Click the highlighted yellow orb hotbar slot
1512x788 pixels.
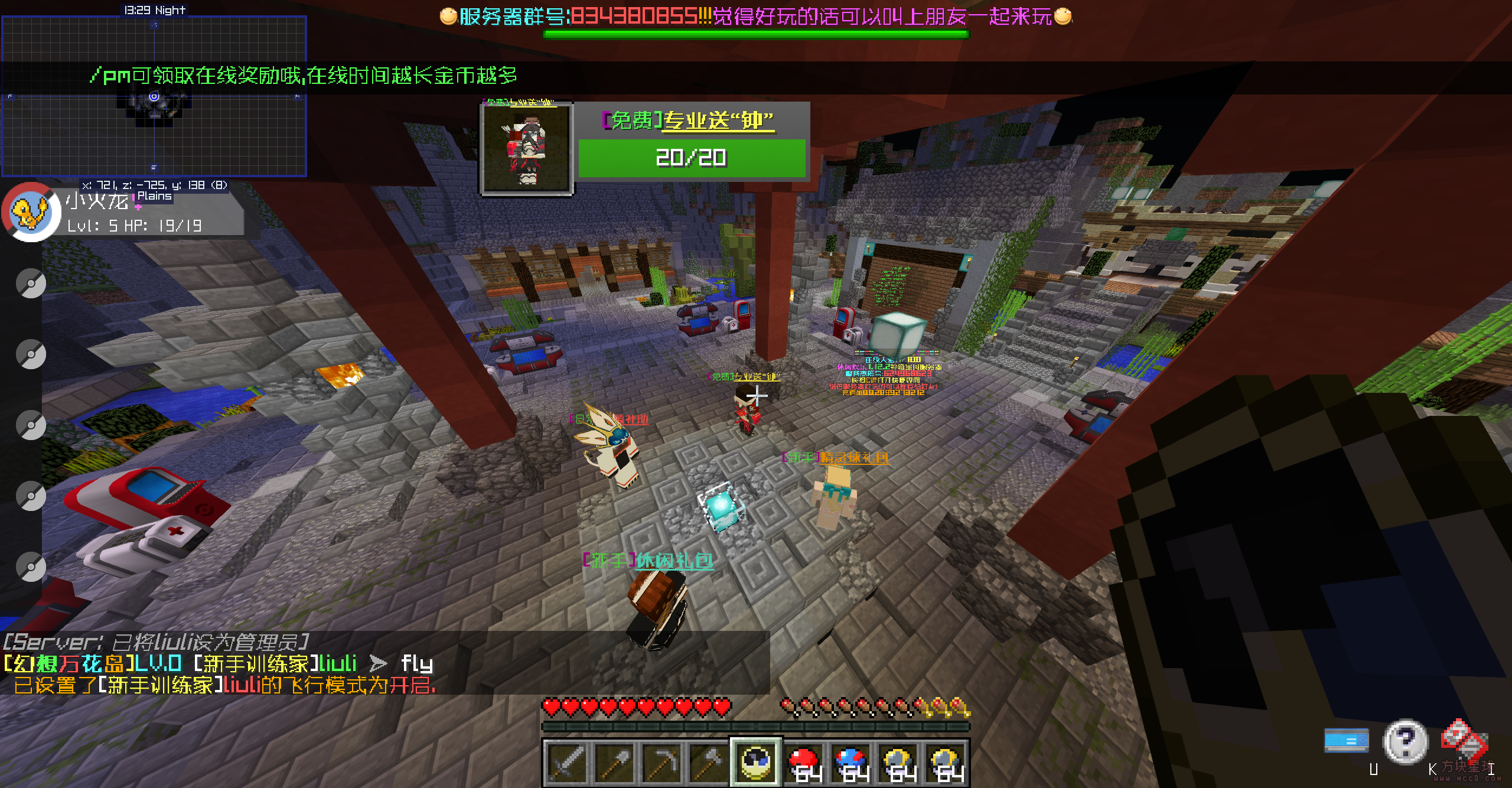point(756,762)
